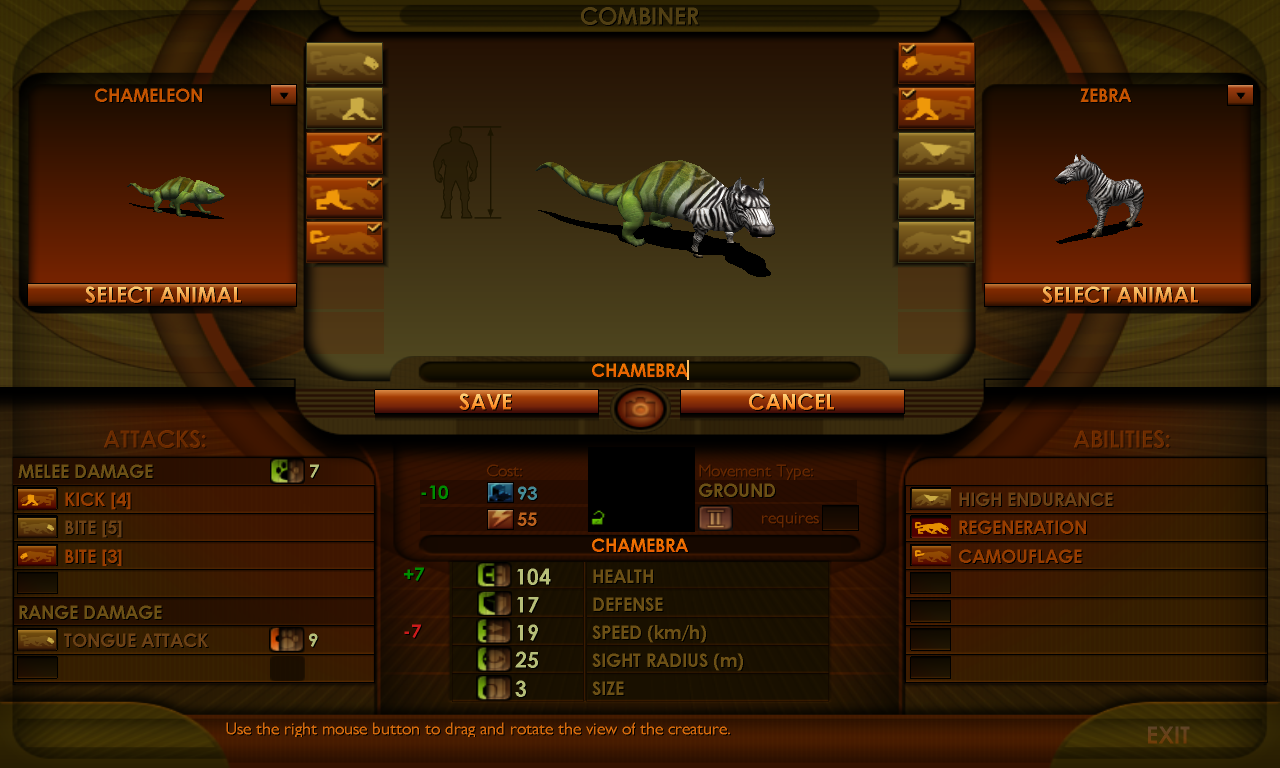Cancel the creature combination

click(792, 402)
